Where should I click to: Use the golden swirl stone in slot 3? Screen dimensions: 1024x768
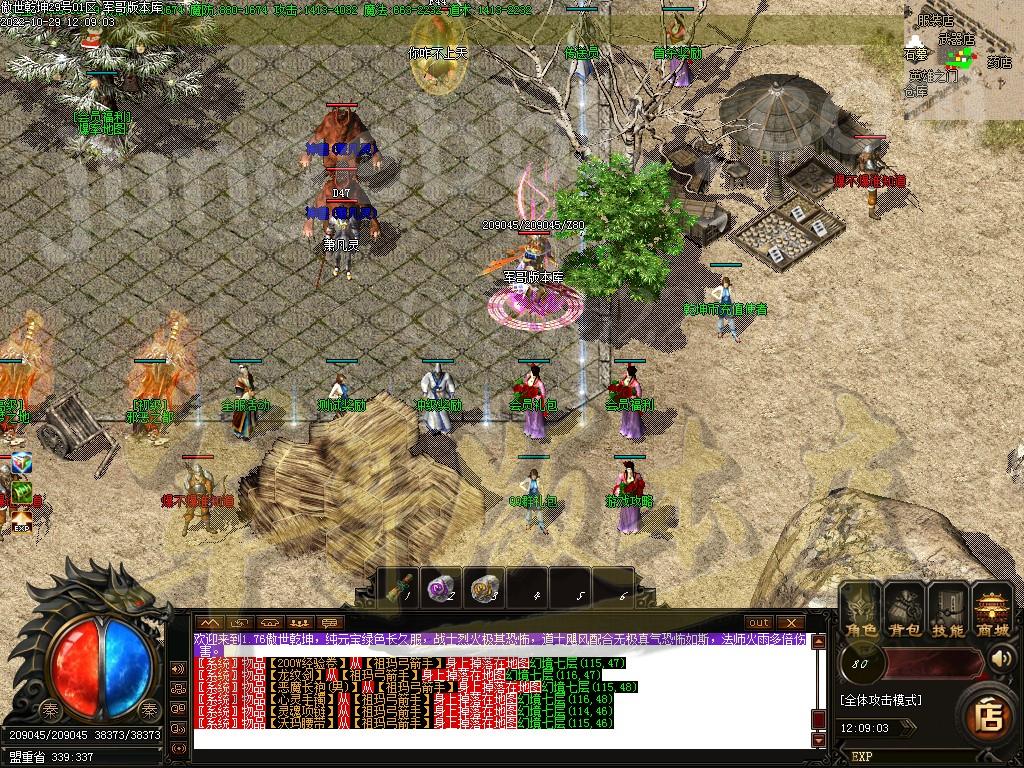click(485, 588)
